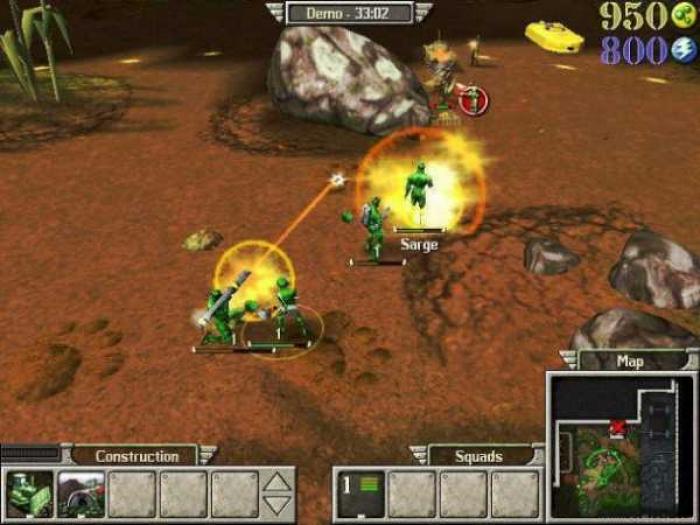Click the construction list up arrow

coord(278,483)
